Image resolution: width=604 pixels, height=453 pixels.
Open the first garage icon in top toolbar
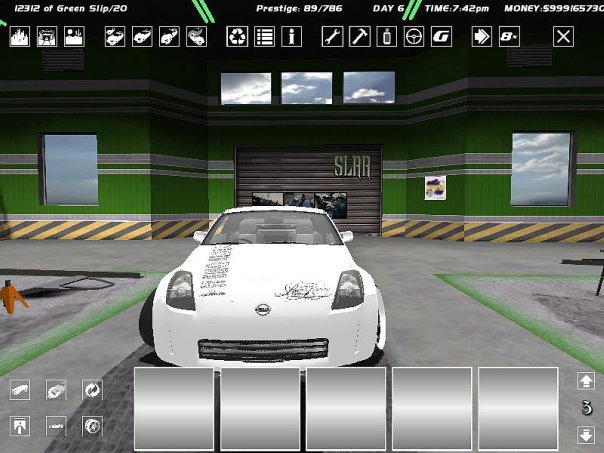point(20,37)
